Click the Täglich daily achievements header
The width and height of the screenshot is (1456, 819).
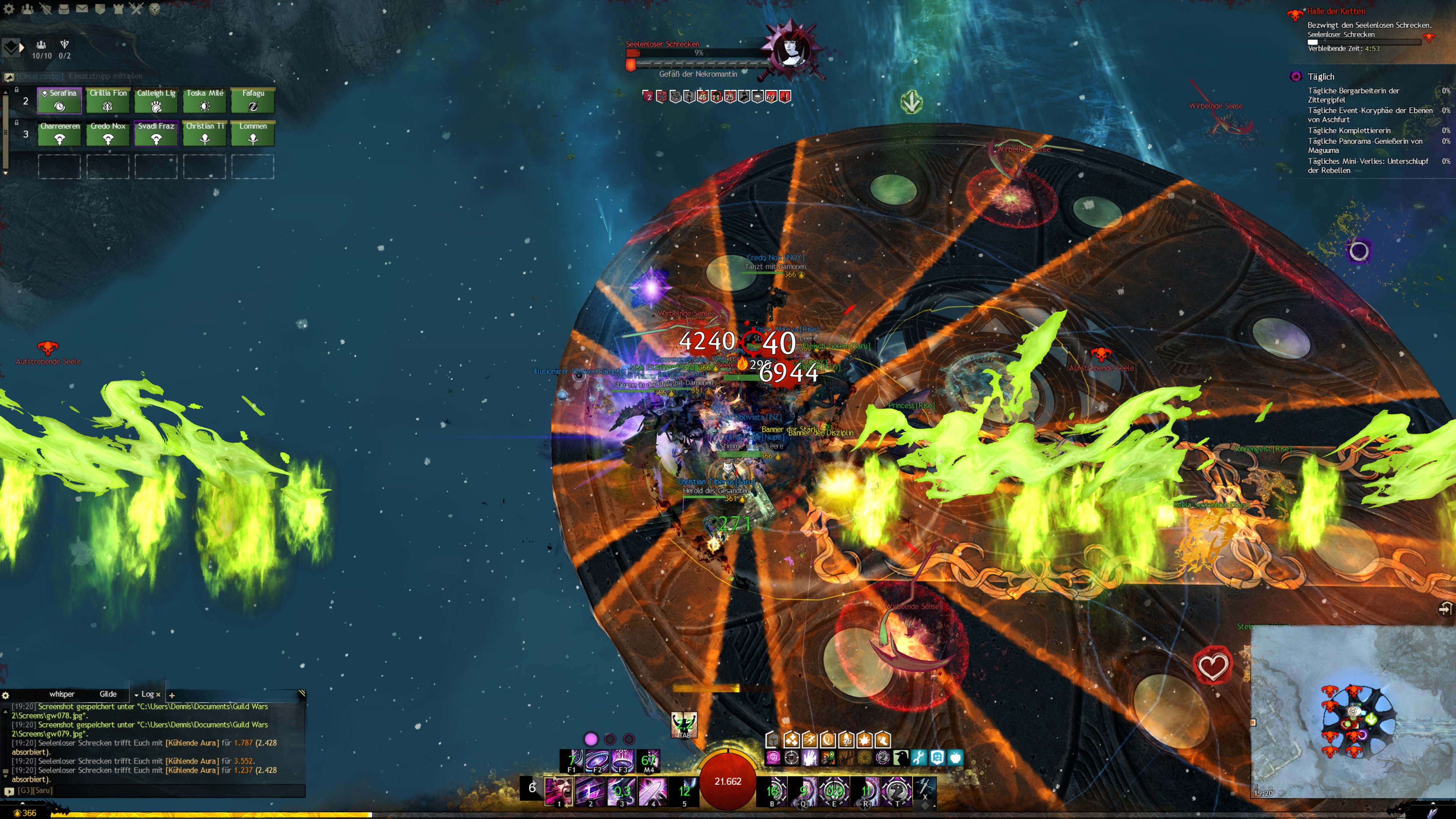pyautogui.click(x=1320, y=76)
